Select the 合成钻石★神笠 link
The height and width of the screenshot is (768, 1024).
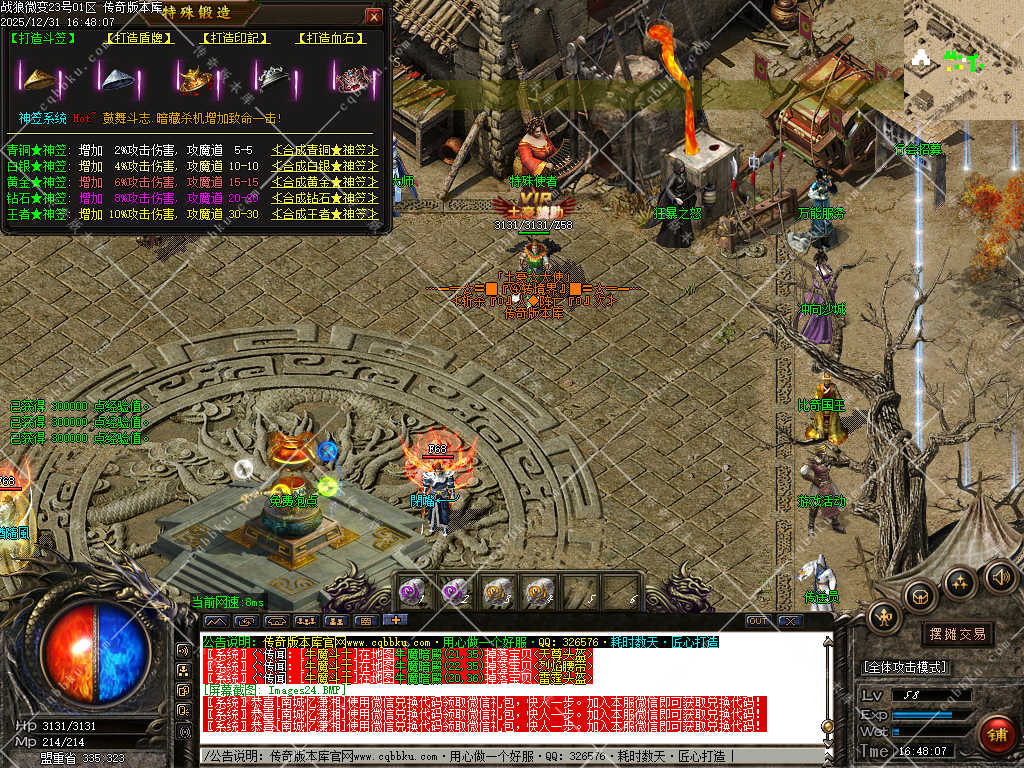[x=325, y=198]
